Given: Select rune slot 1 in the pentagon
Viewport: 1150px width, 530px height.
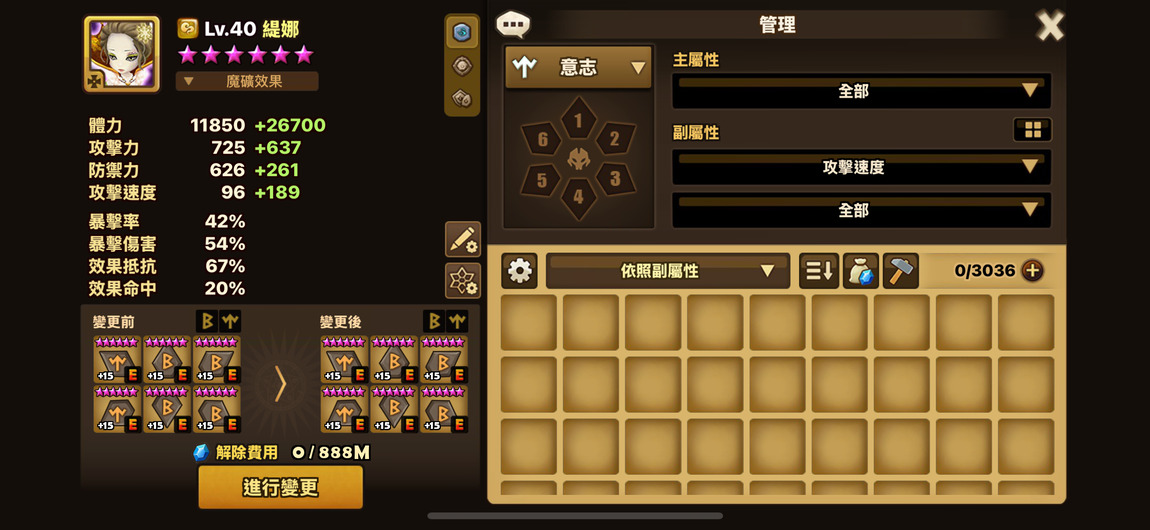Looking at the screenshot, I should pos(578,121).
